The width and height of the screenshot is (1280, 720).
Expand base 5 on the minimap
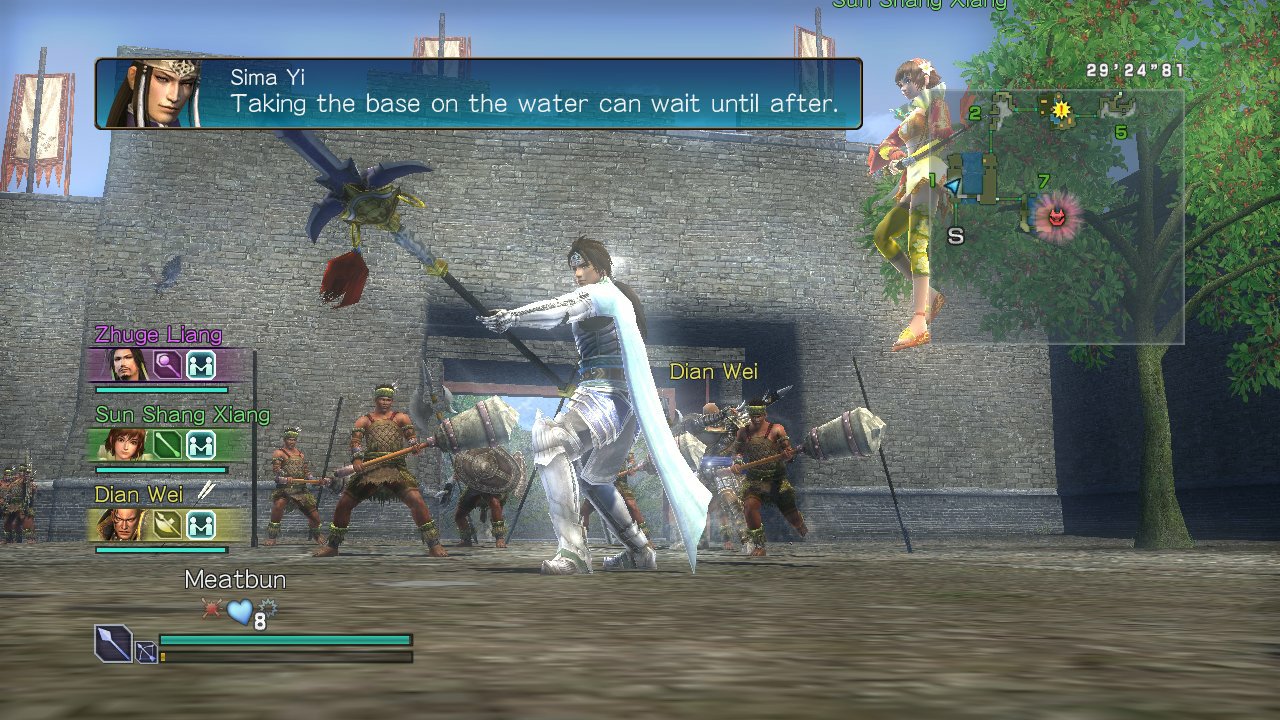1120,132
